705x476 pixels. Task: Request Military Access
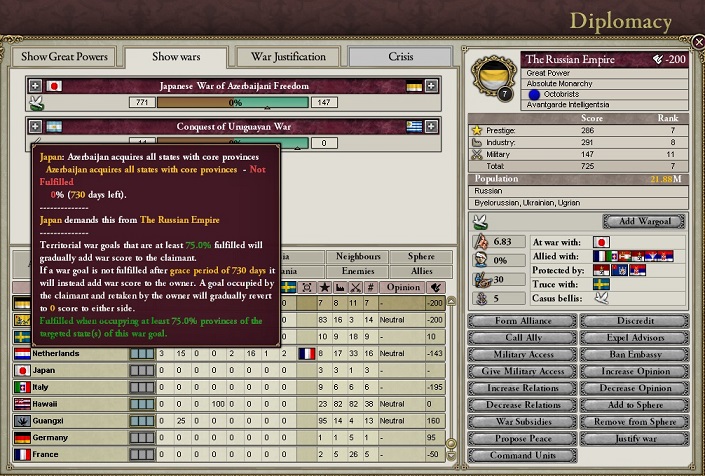(x=524, y=355)
